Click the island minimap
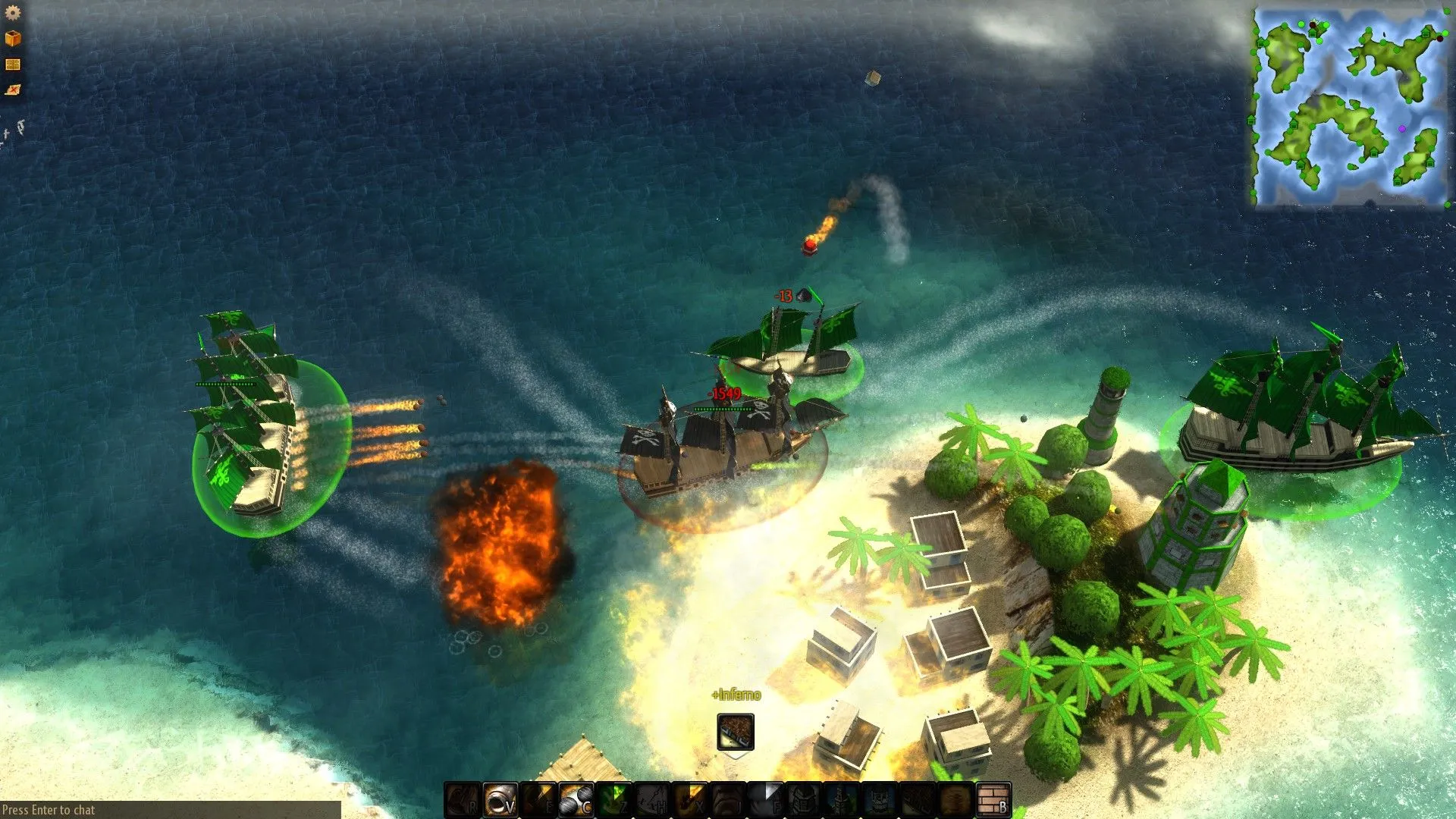Viewport: 1456px width, 819px height. point(1351,107)
